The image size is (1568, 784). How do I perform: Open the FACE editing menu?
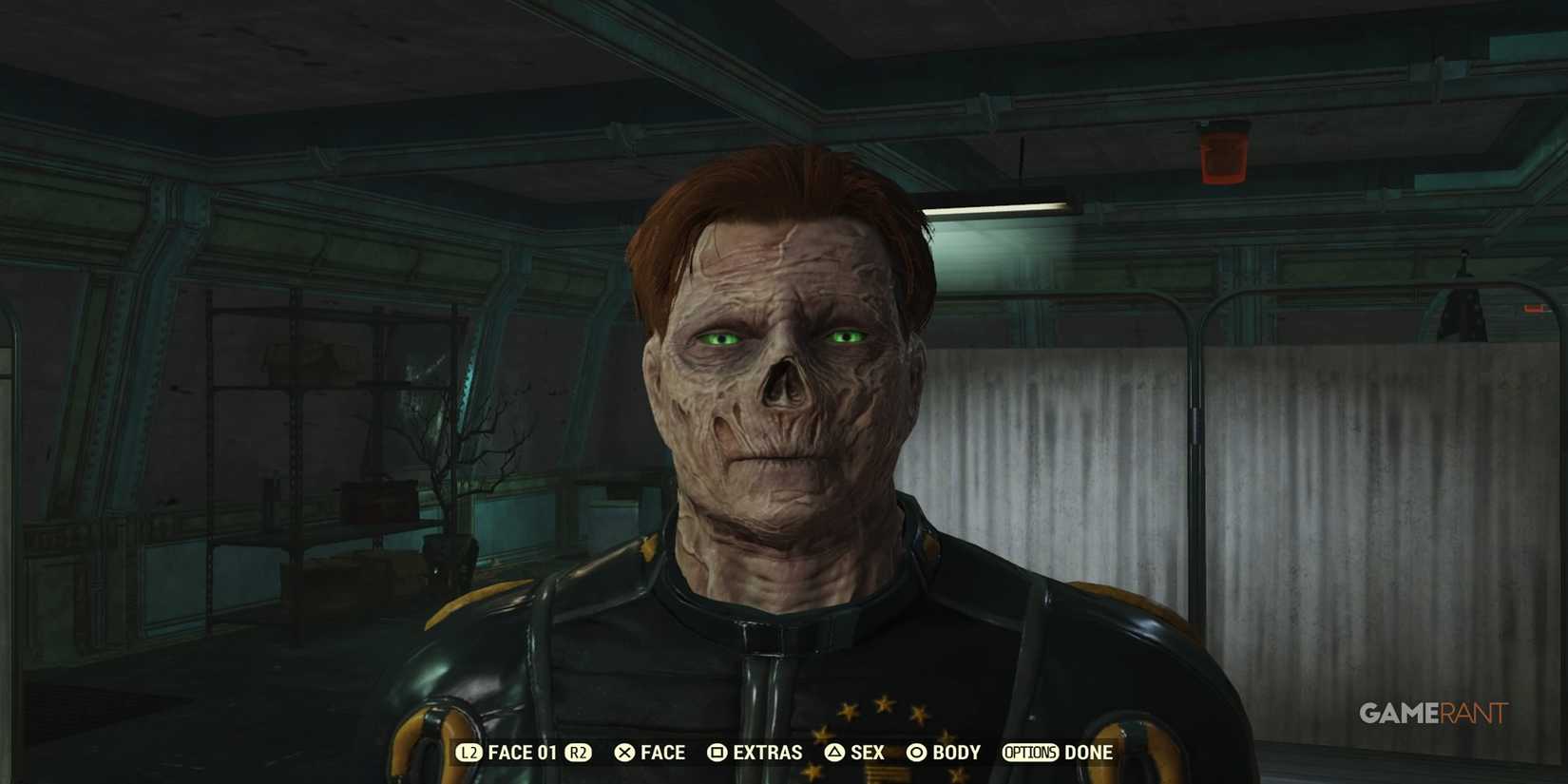(661, 752)
